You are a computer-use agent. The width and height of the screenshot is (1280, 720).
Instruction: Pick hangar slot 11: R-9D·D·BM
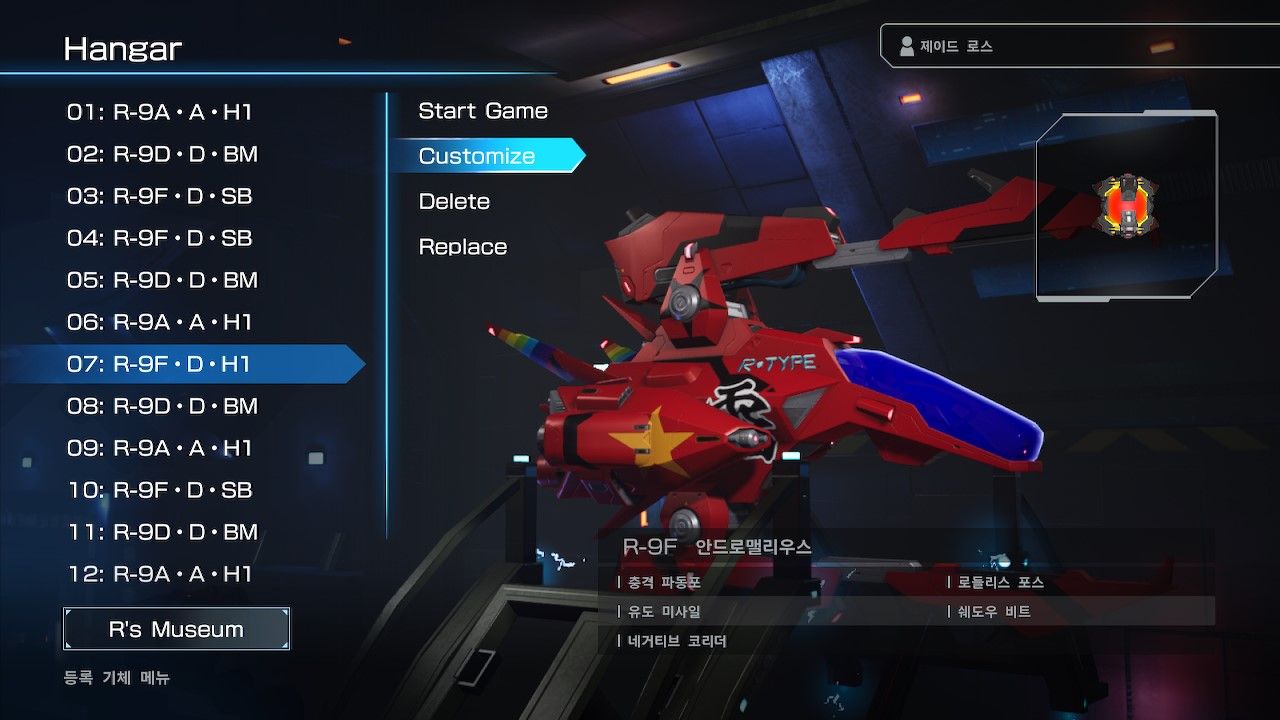(x=162, y=532)
